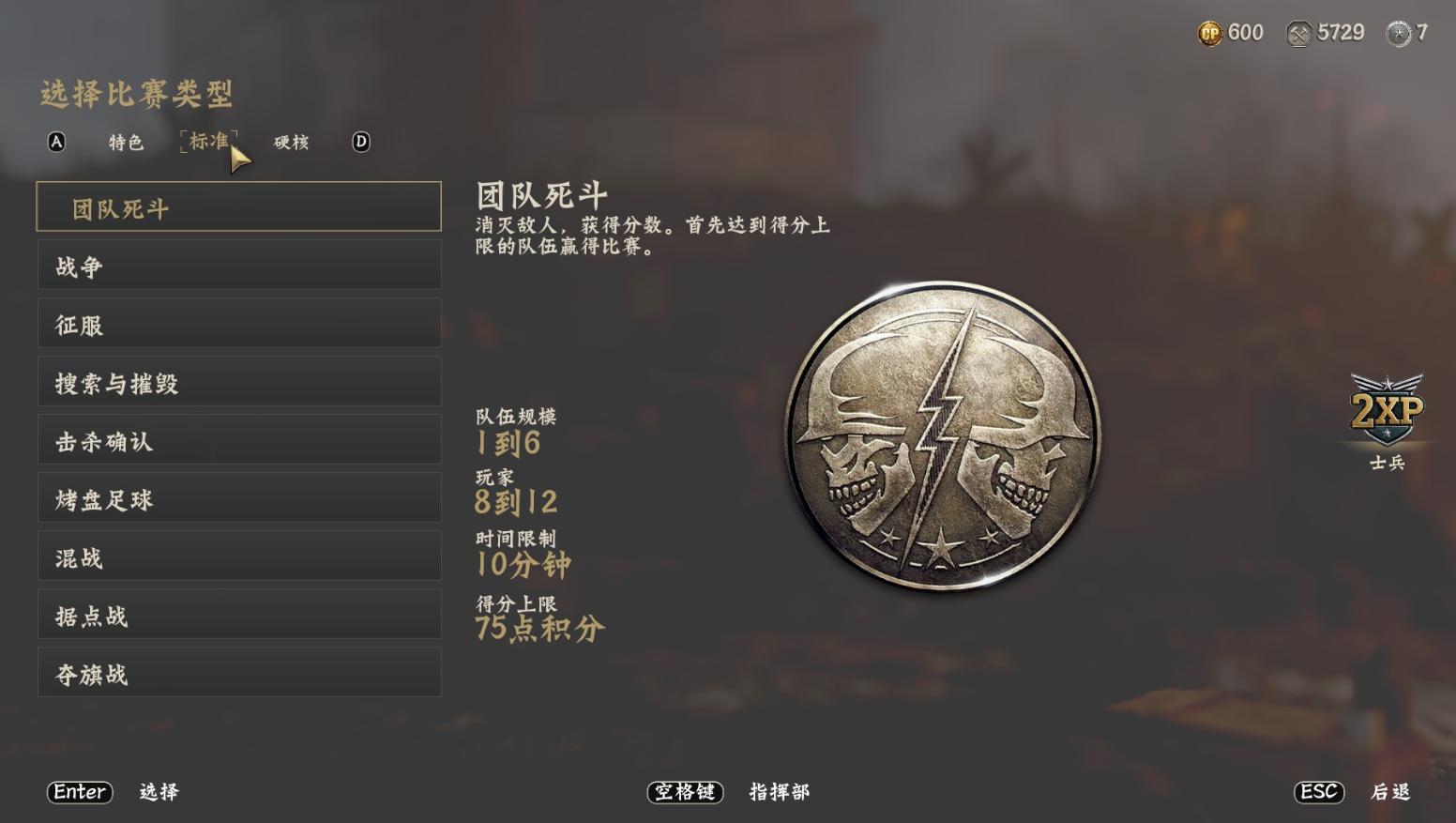Click the circled D key navigation icon
The height and width of the screenshot is (823, 1456).
click(359, 142)
